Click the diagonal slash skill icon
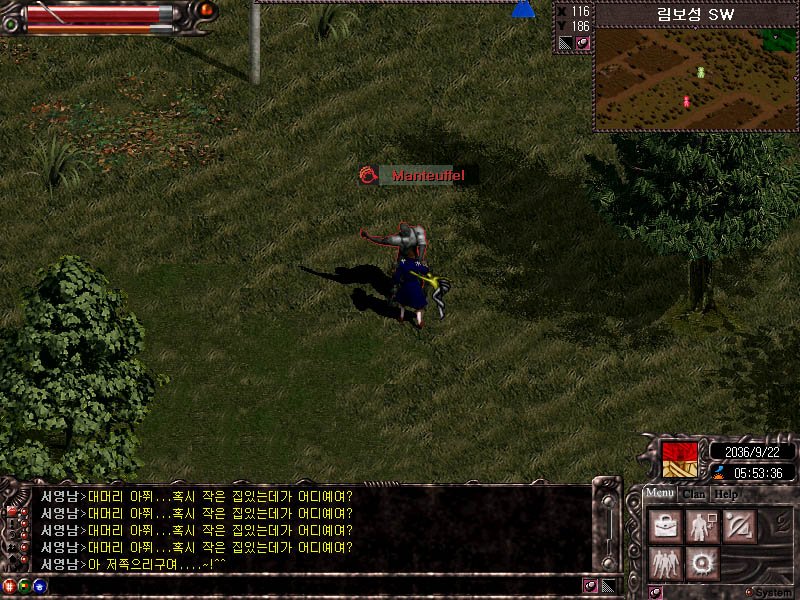Image resolution: width=800 pixels, height=600 pixels. tap(738, 526)
